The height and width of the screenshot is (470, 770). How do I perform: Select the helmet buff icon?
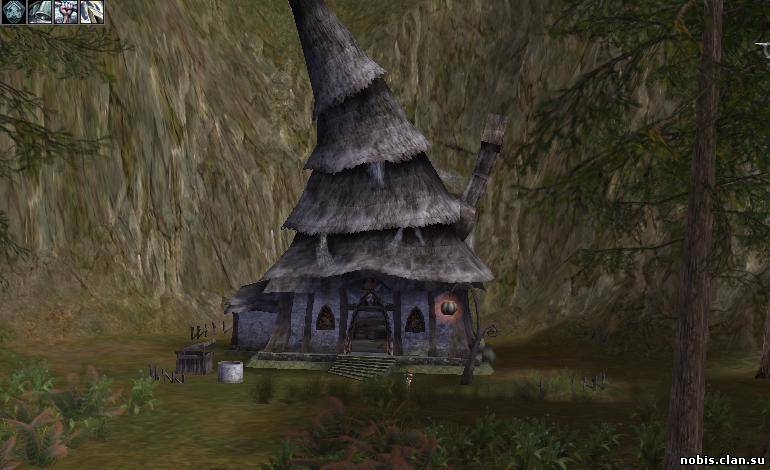[x=40, y=12]
